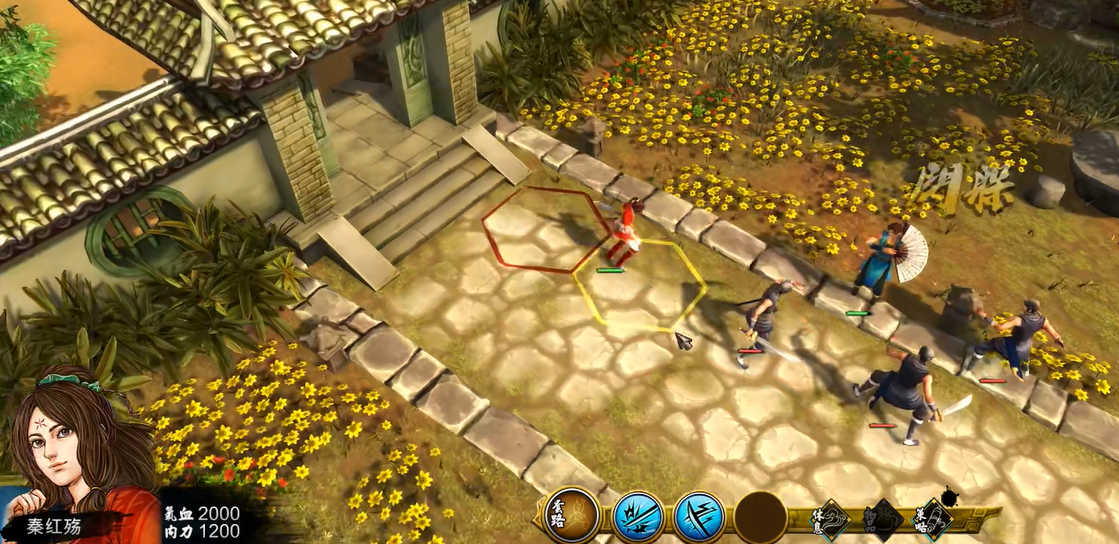Click the darkened diamond between 休息 and 策略
The image size is (1119, 544).
pos(882,518)
